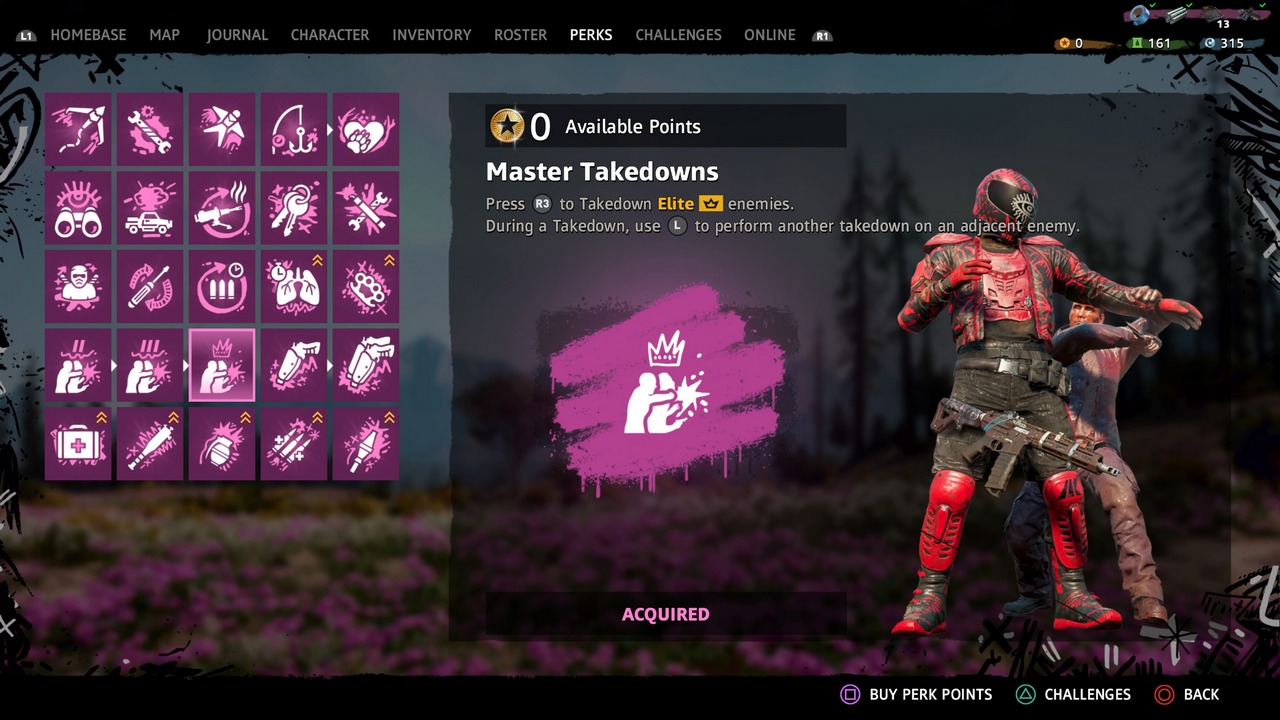Choose the medkit perk icon
Screen dimensions: 1280x720
pyautogui.click(x=78, y=444)
